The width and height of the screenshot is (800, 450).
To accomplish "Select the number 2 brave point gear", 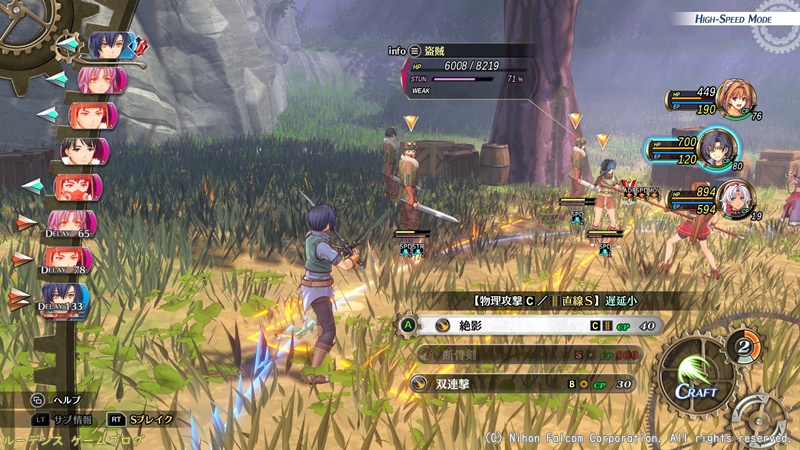I will point(742,347).
